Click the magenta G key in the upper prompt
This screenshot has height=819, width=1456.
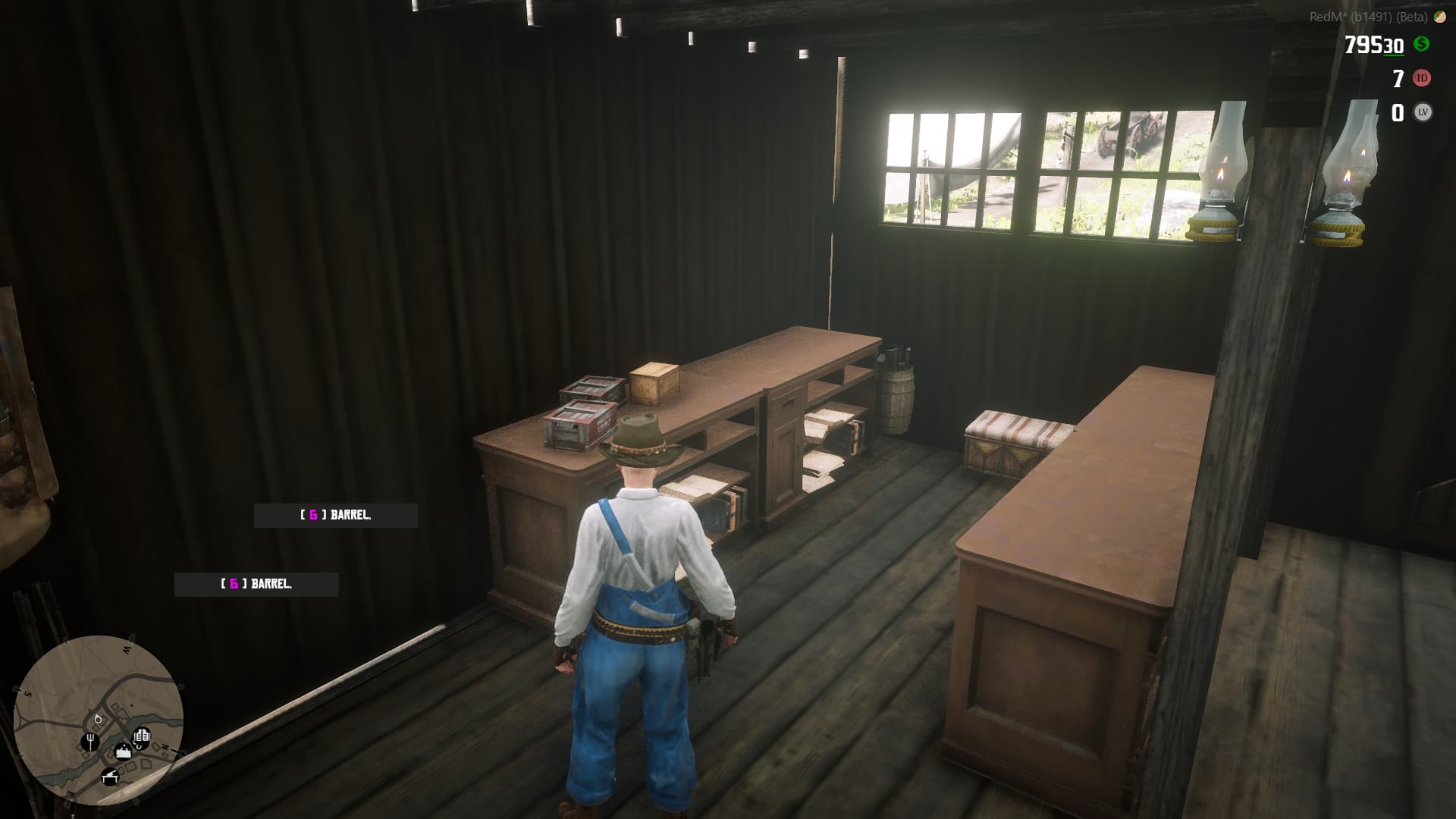pos(312,514)
